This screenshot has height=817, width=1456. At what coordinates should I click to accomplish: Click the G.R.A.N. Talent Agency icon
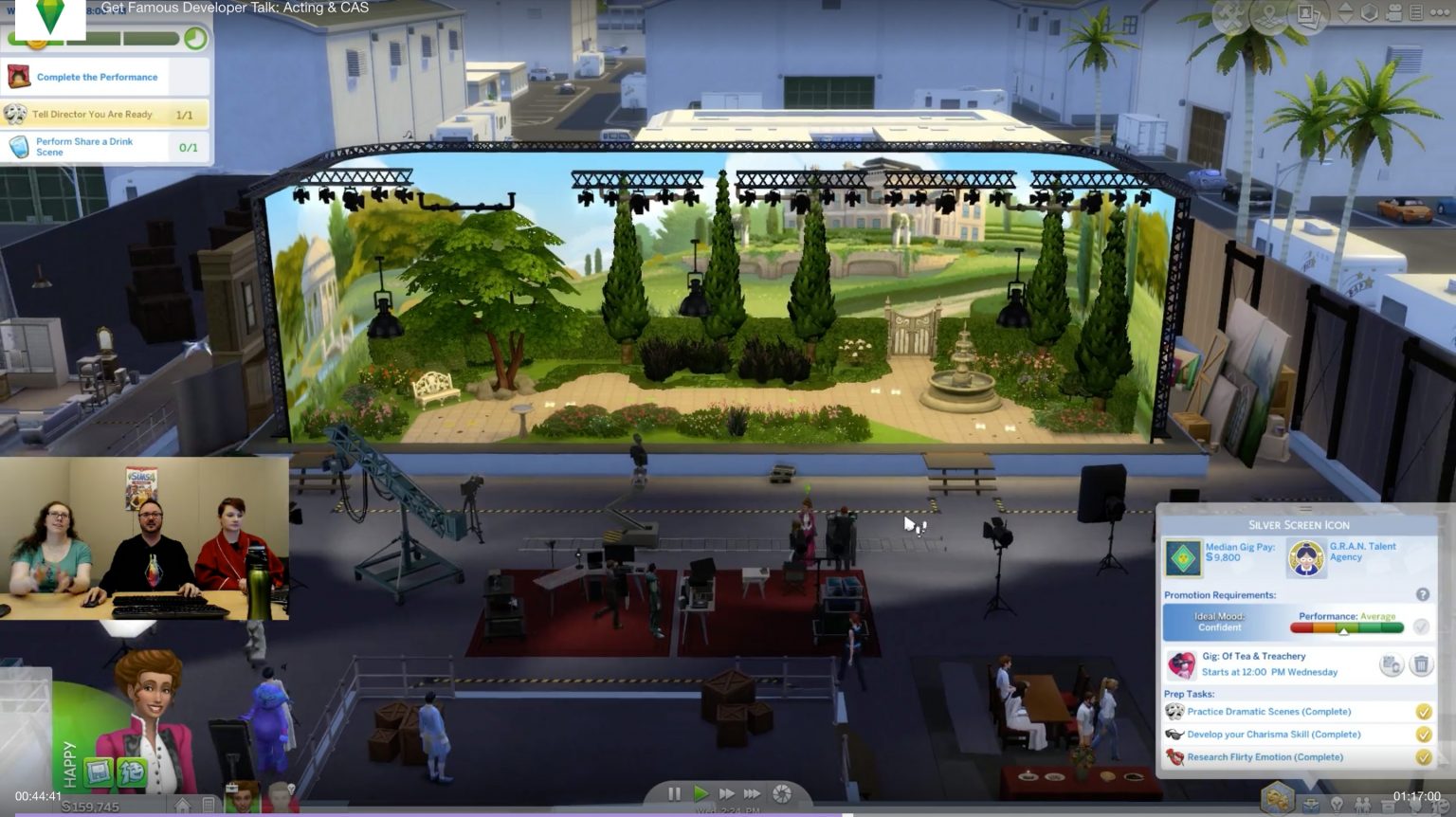[1307, 557]
